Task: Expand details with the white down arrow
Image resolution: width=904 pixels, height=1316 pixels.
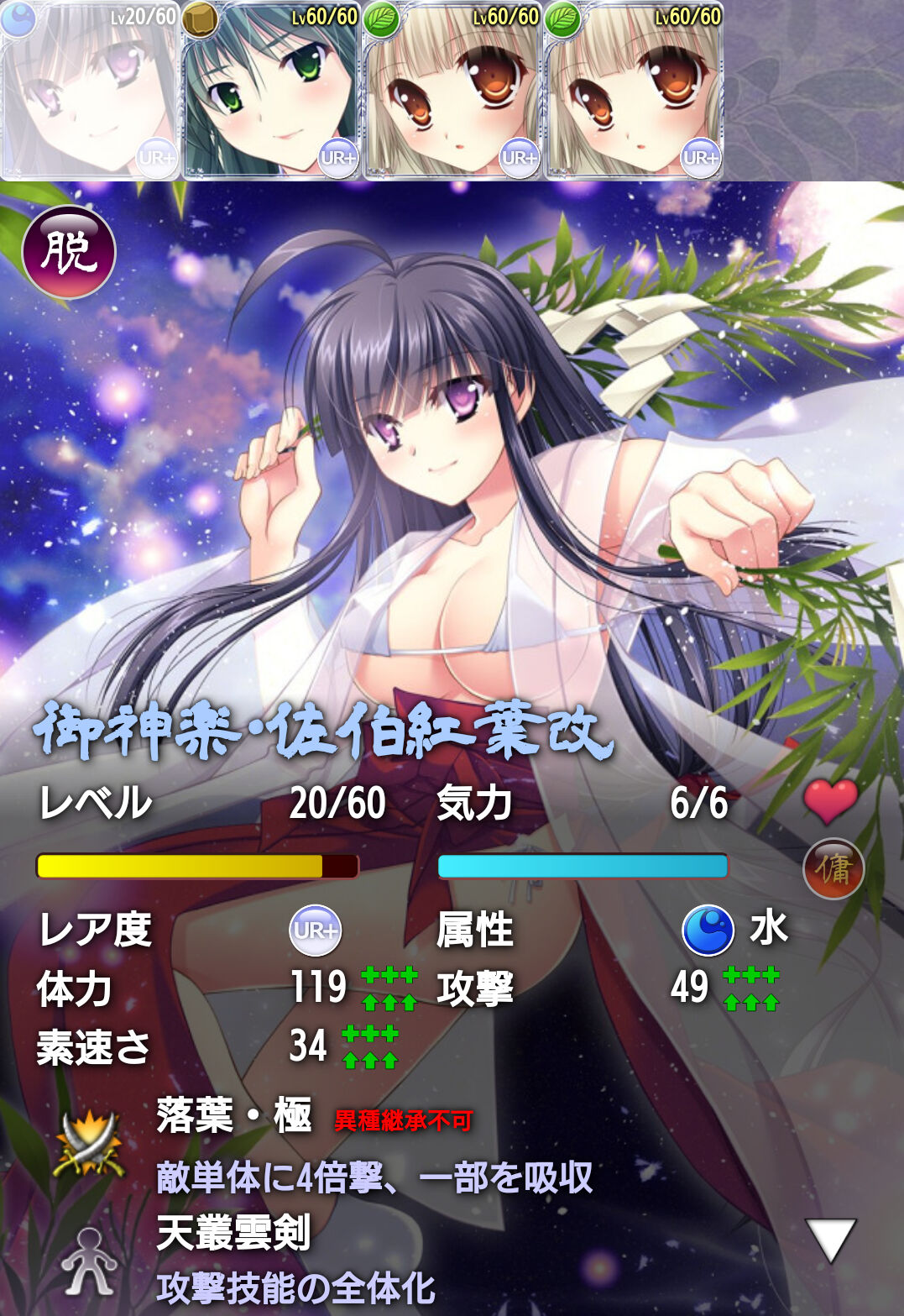Action: (x=830, y=1240)
